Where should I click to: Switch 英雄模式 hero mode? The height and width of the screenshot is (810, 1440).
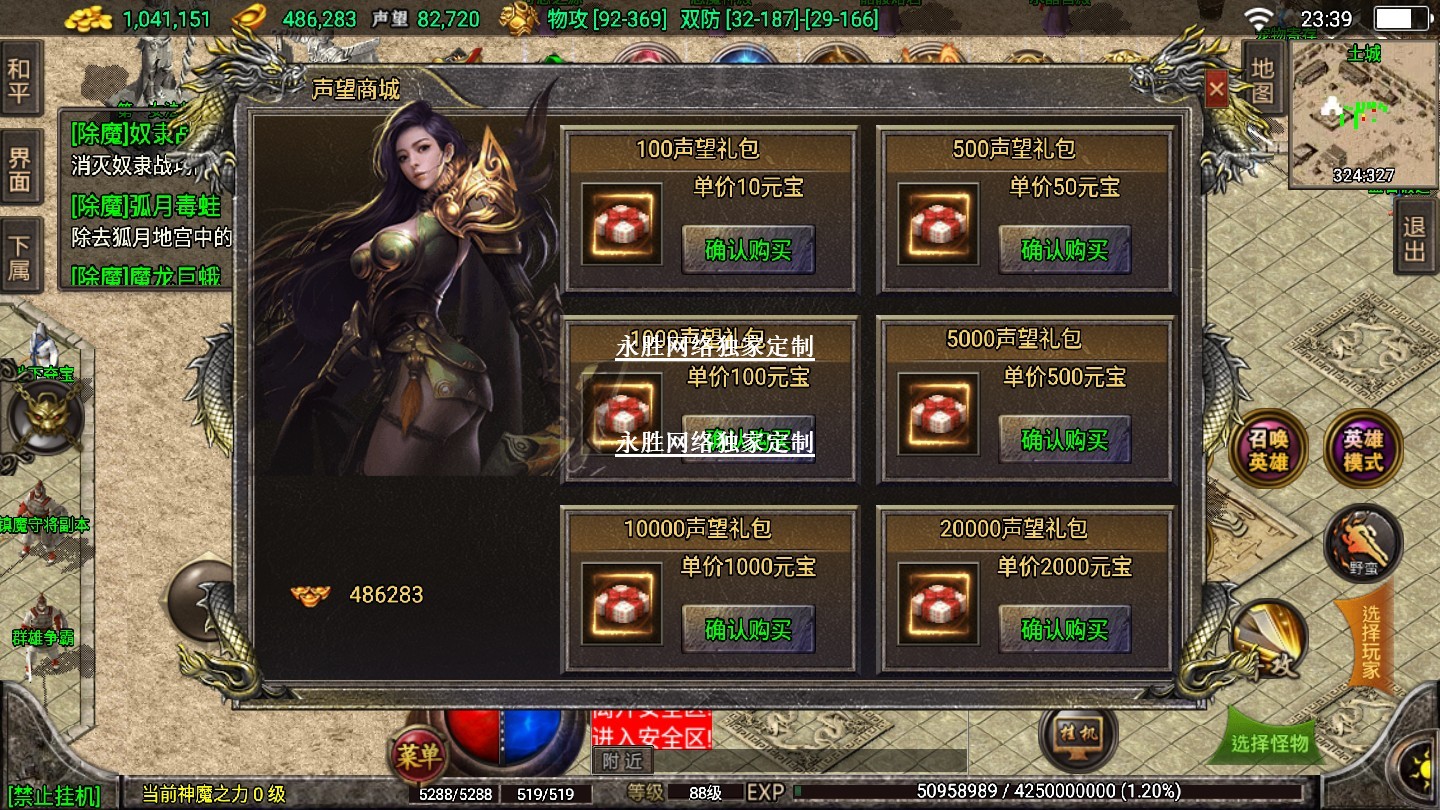click(1362, 450)
